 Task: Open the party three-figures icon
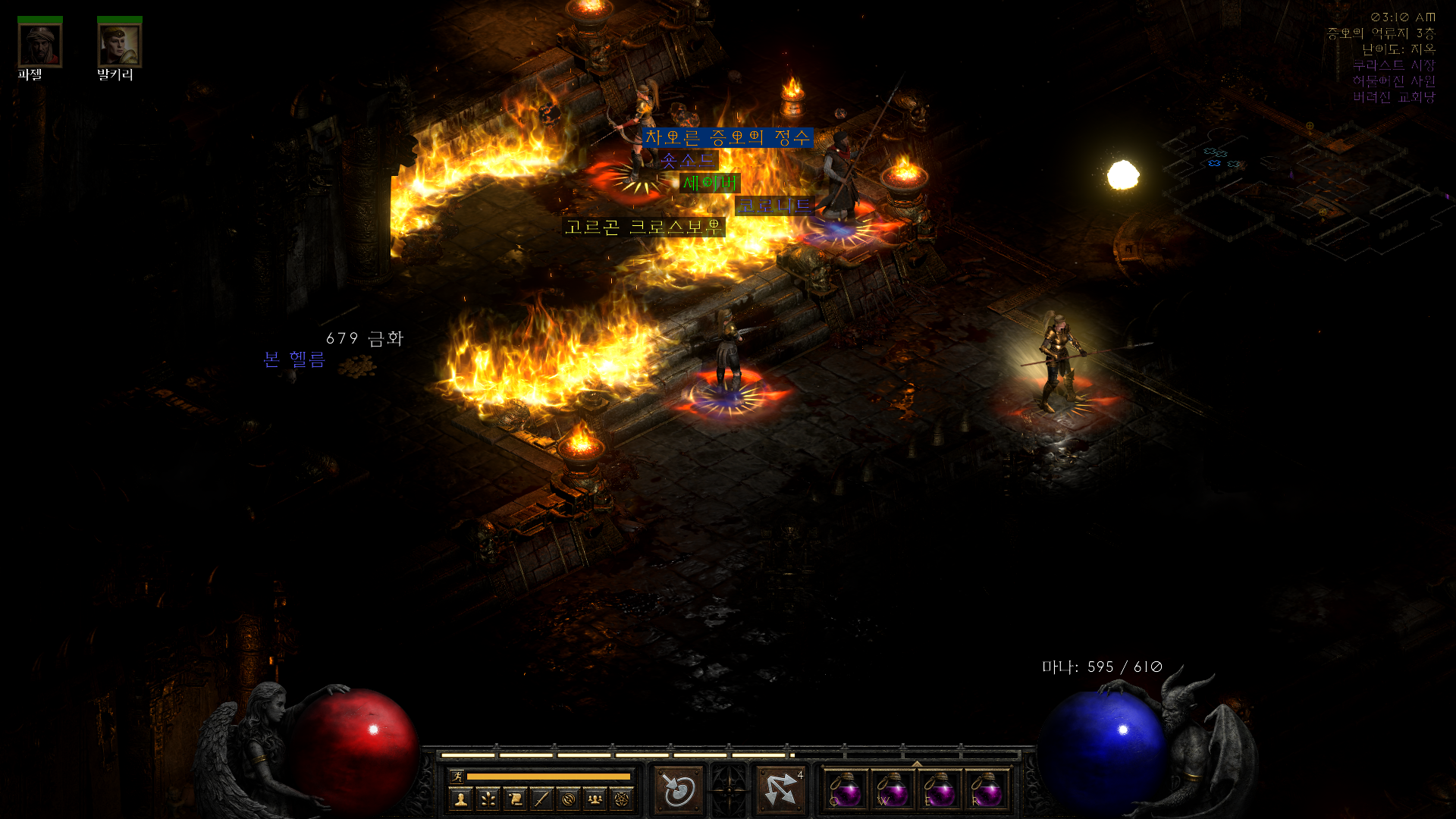coord(595,799)
